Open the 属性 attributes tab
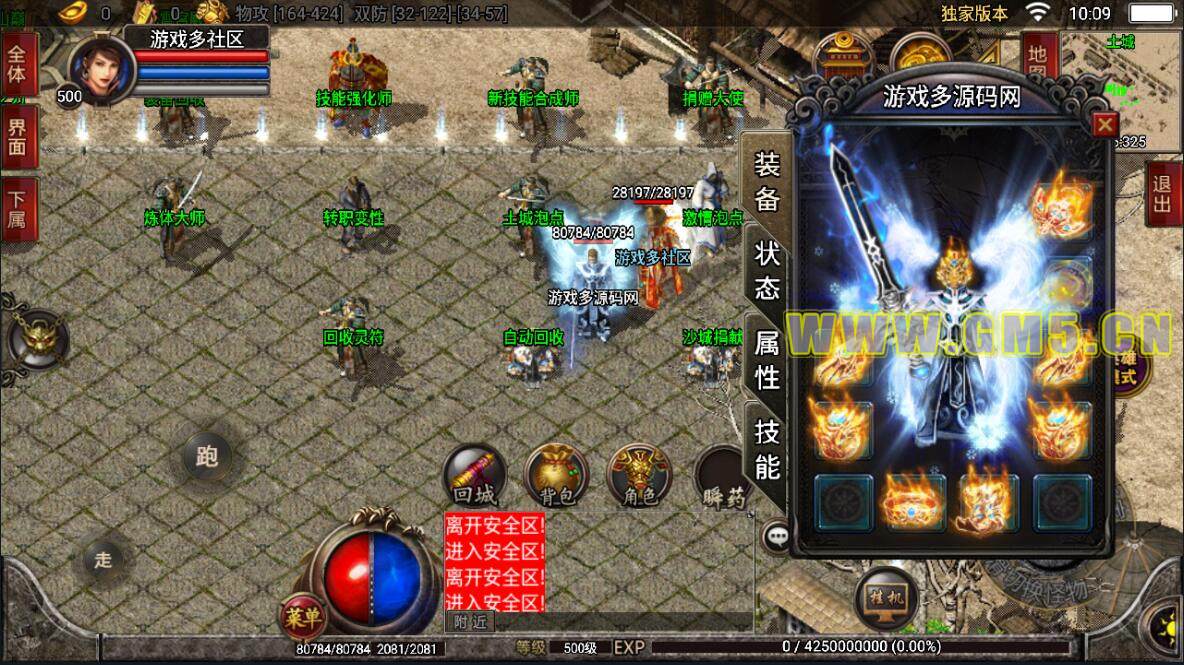Viewport: 1184px width, 665px height. pos(767,360)
